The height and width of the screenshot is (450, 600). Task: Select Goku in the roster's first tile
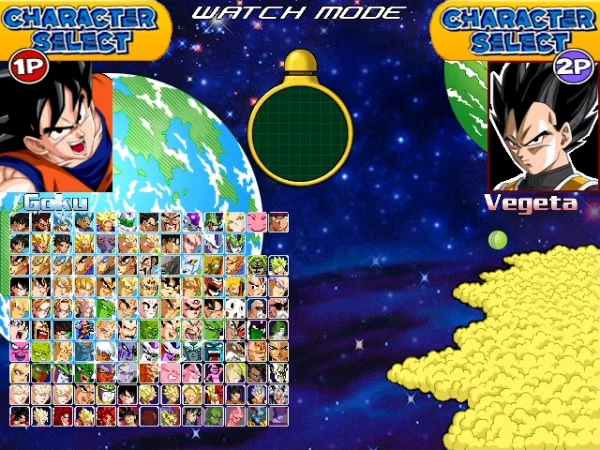coord(19,221)
